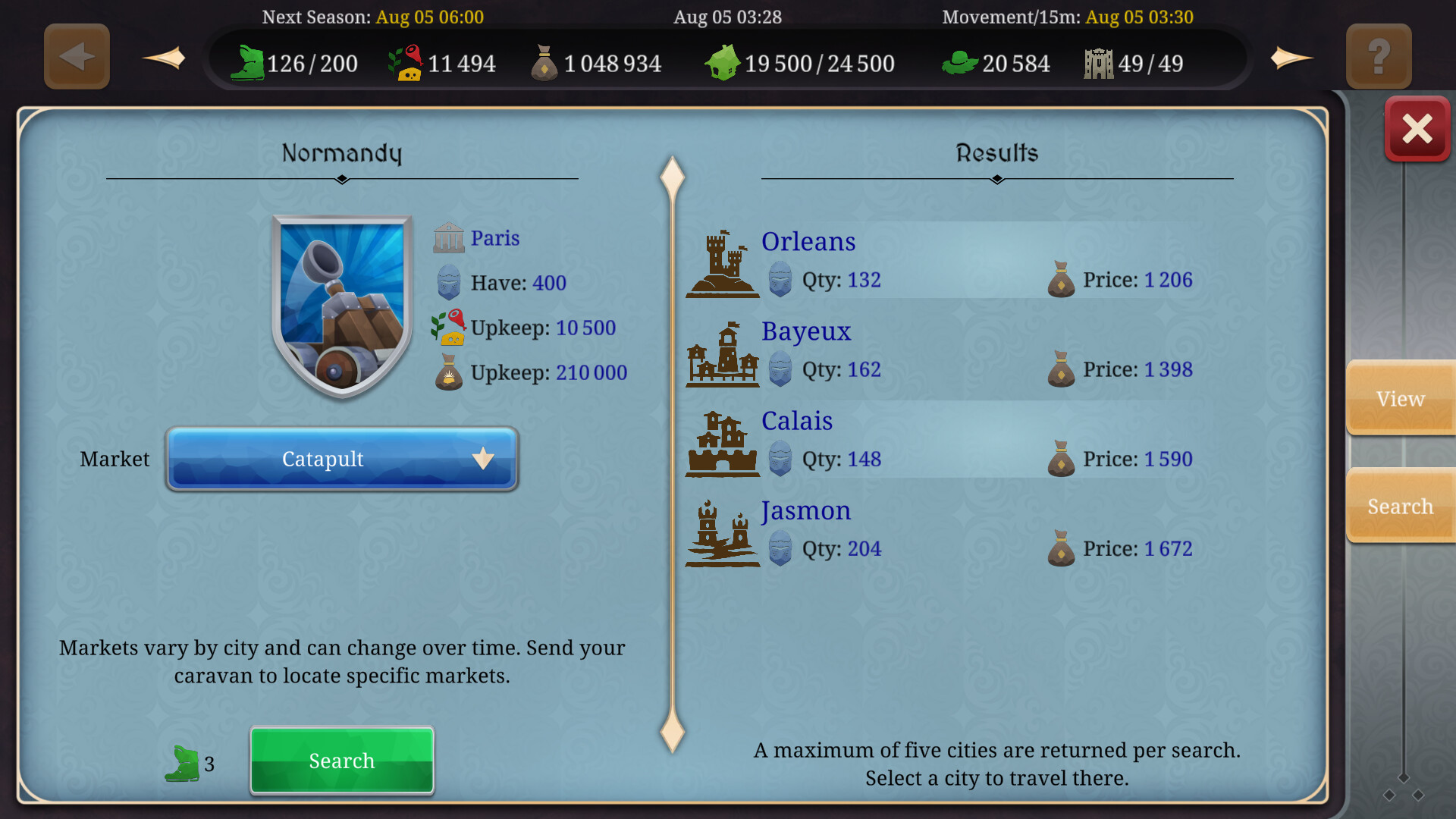Click the green hat icon in the top bar
The width and height of the screenshot is (1456, 819).
959,64
